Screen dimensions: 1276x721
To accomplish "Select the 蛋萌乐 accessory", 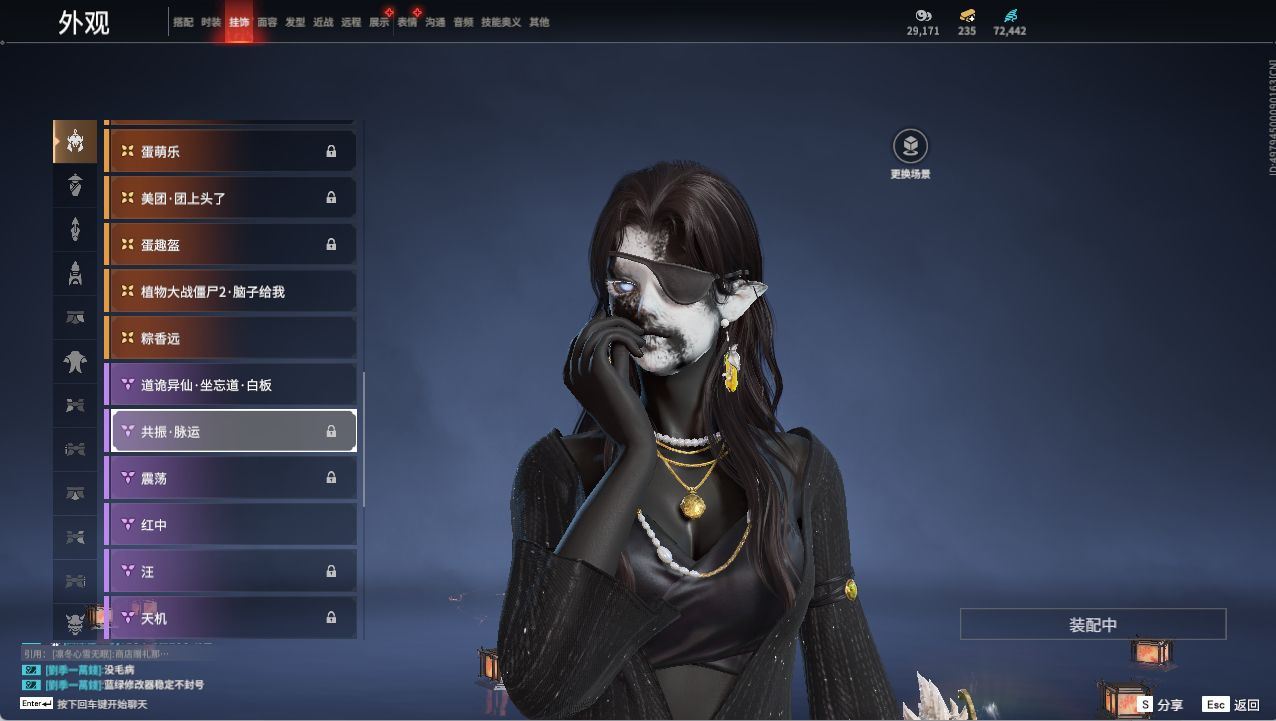I will click(230, 152).
